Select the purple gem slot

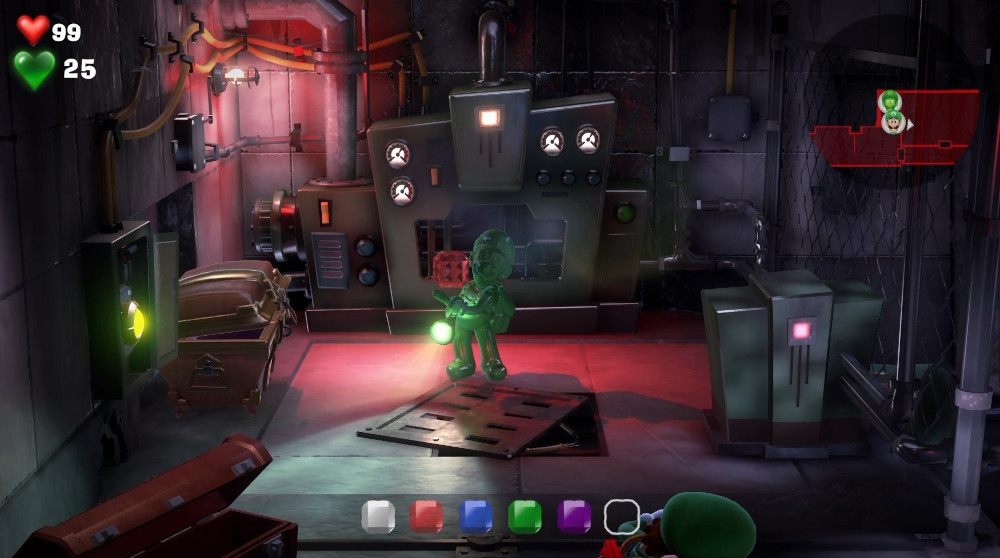573,516
